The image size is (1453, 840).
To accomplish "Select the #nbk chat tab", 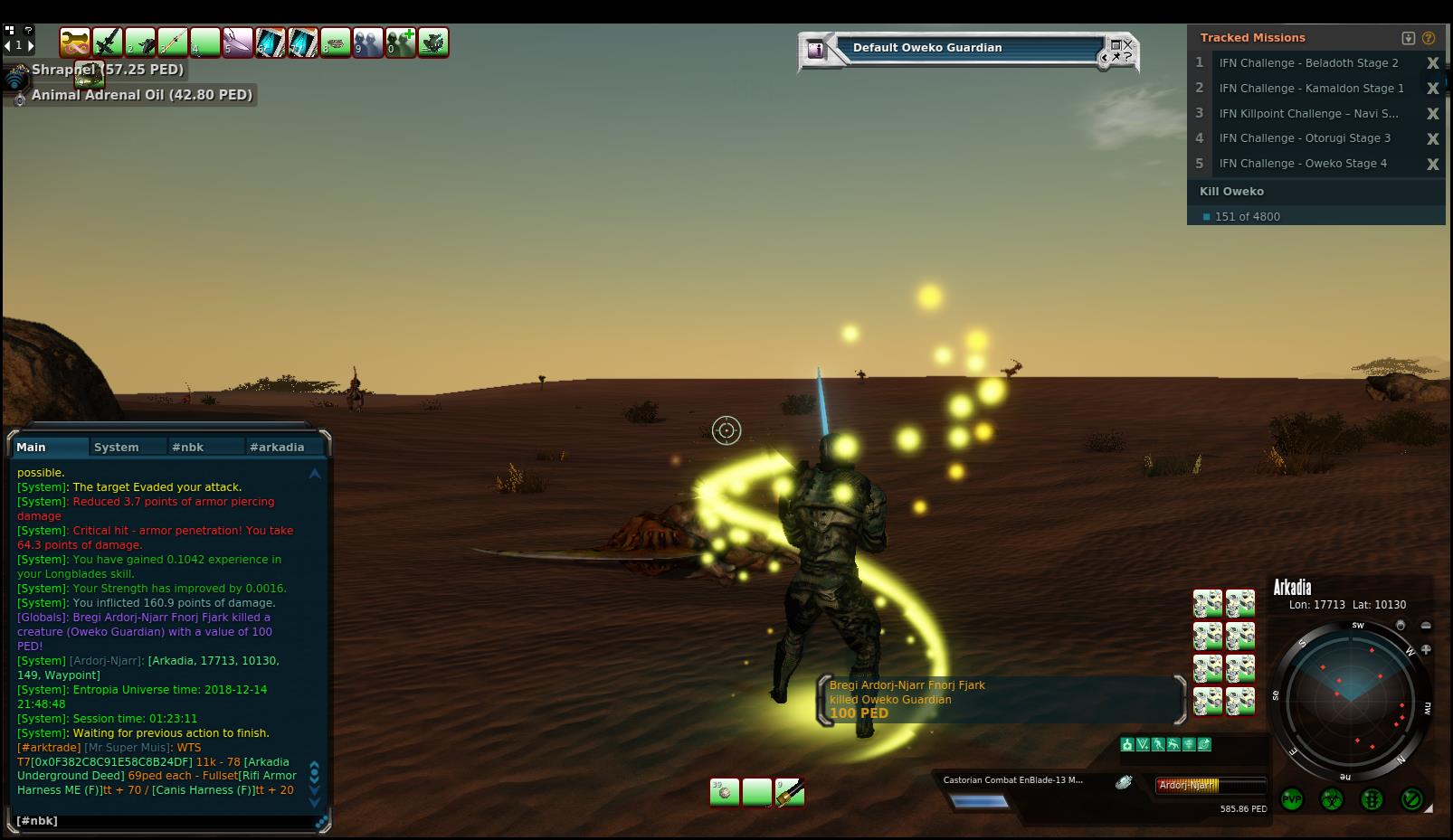I will pos(188,447).
